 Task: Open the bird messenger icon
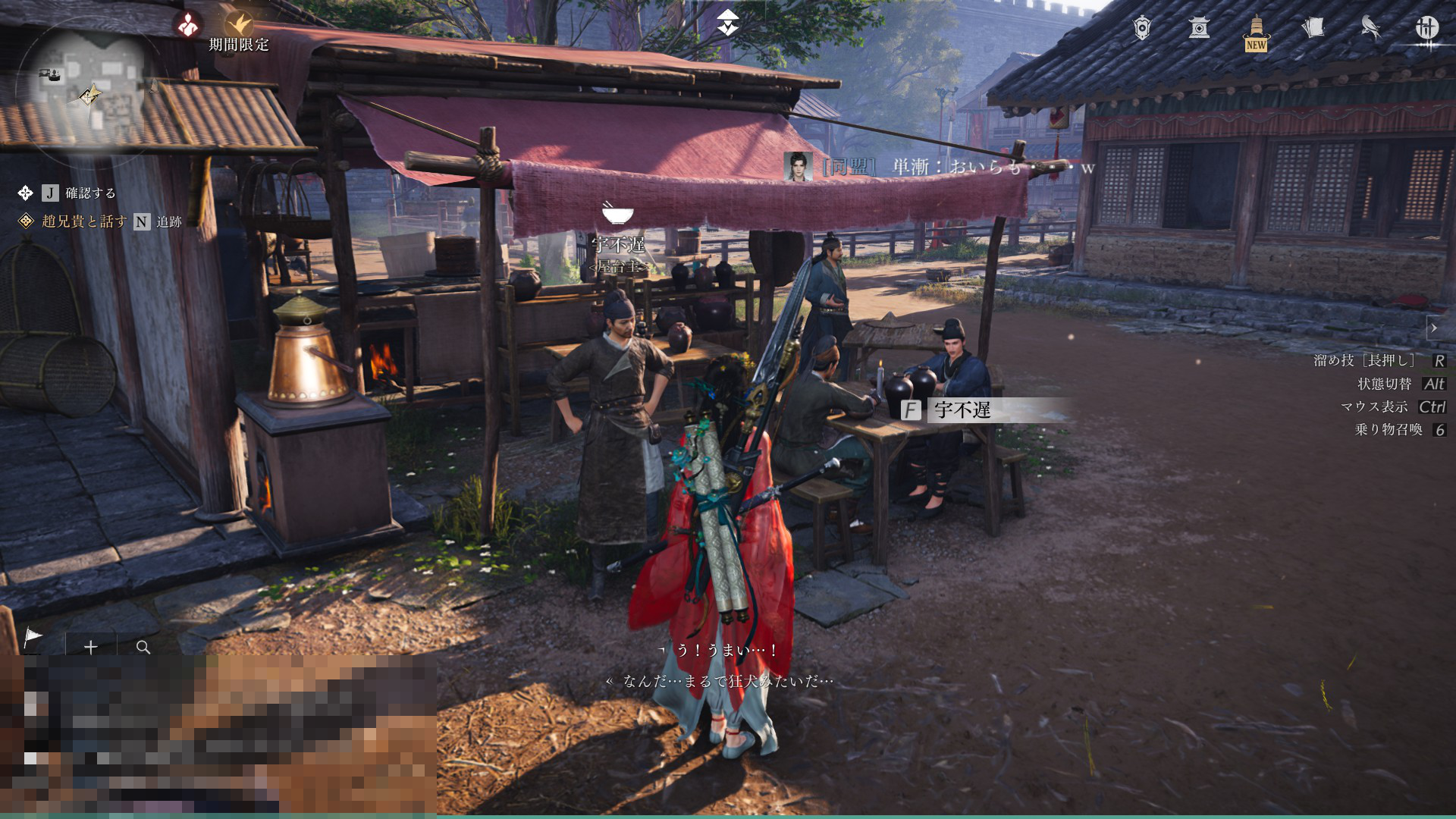pyautogui.click(x=1370, y=28)
